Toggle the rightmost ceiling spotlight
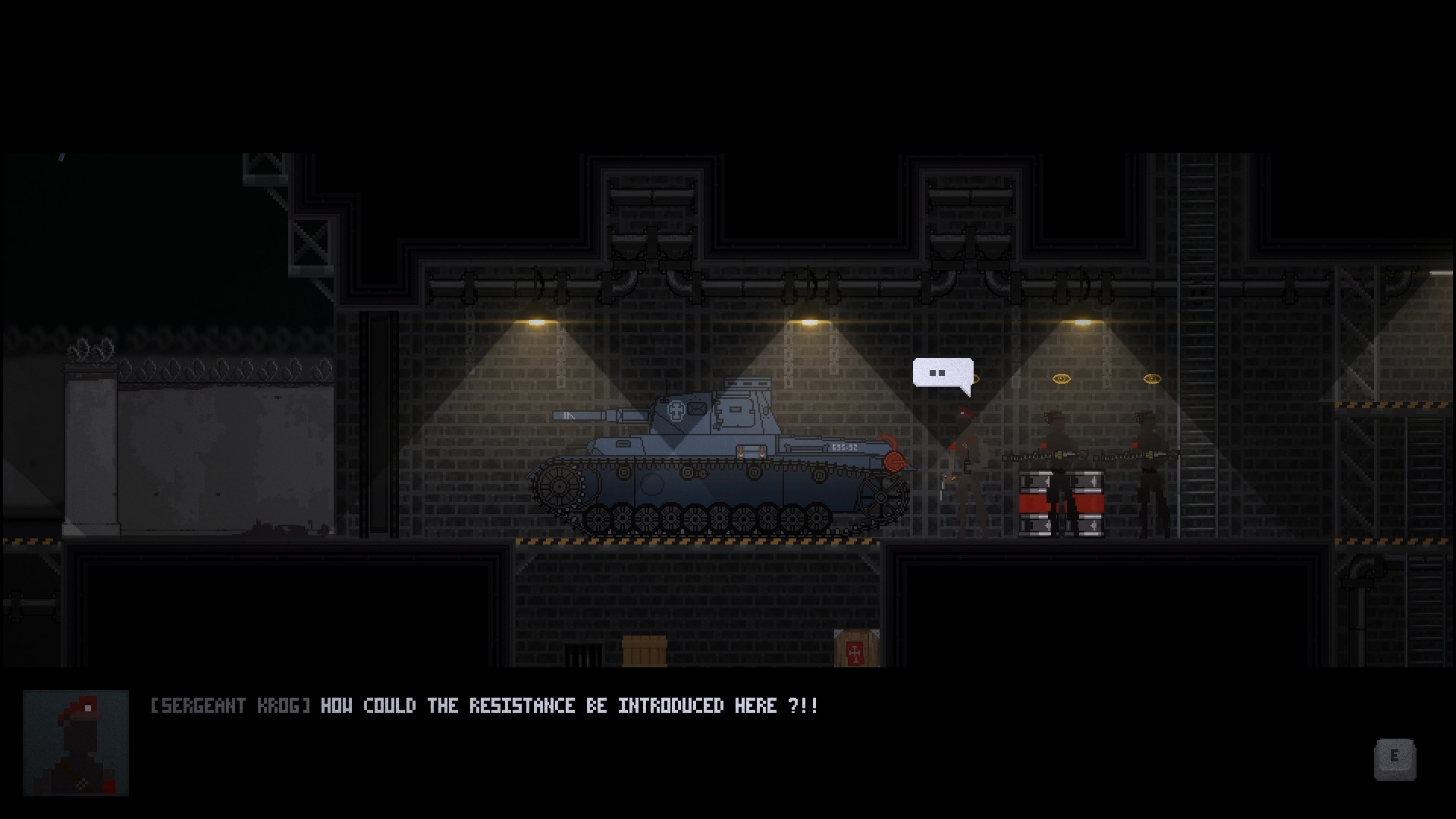 [1083, 322]
